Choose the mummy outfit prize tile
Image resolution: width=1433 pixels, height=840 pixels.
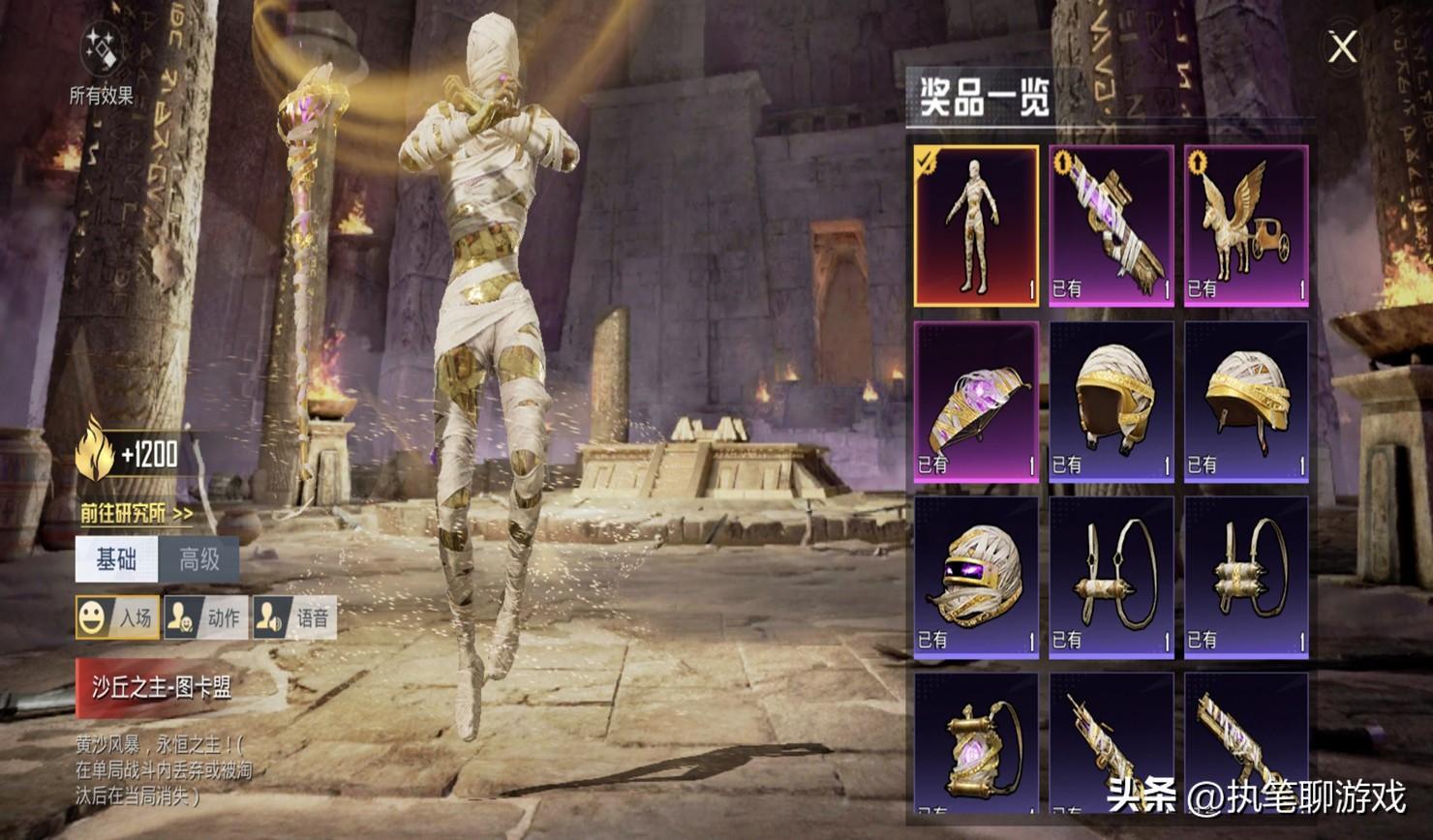coord(976,225)
